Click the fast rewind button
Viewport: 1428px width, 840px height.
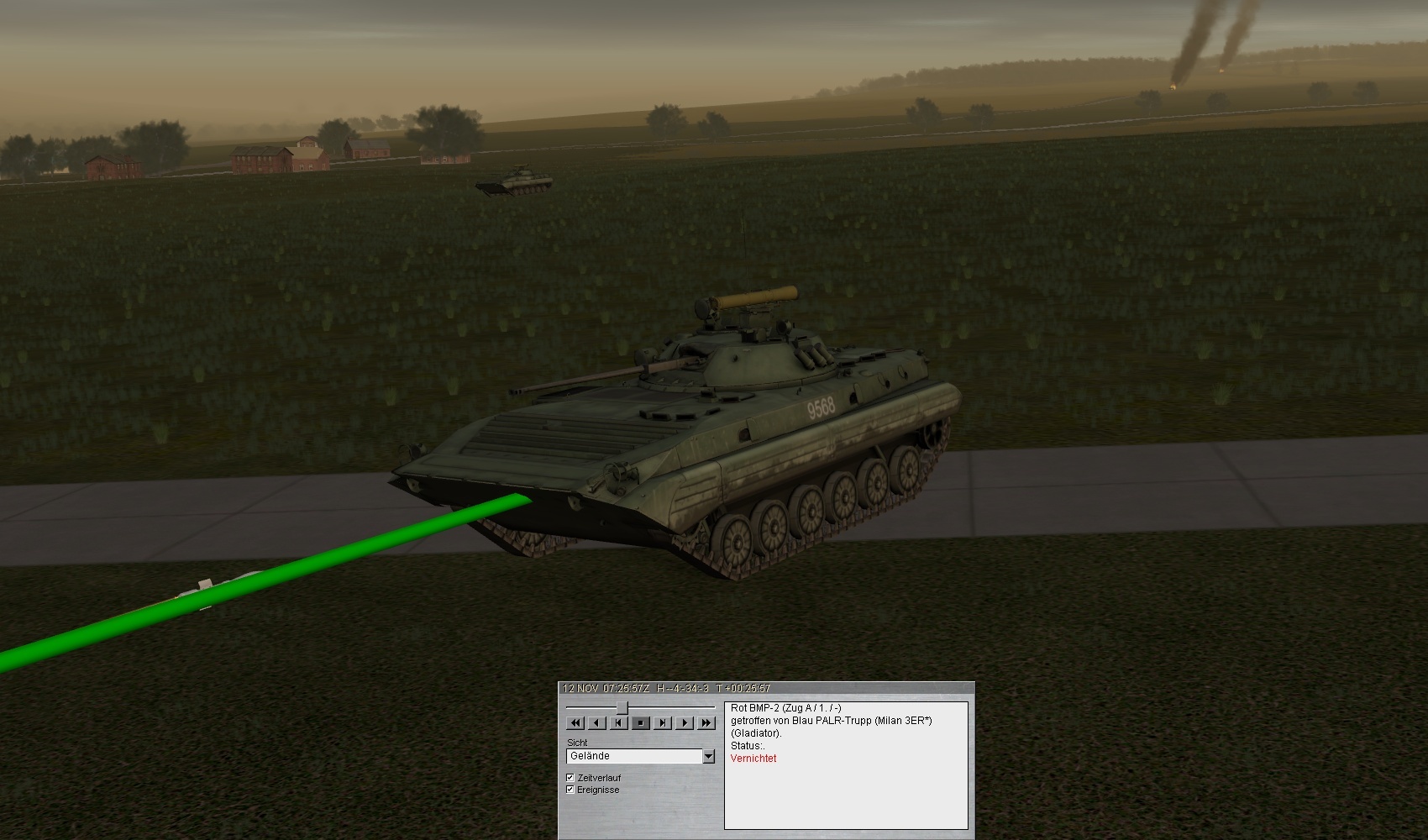point(575,722)
